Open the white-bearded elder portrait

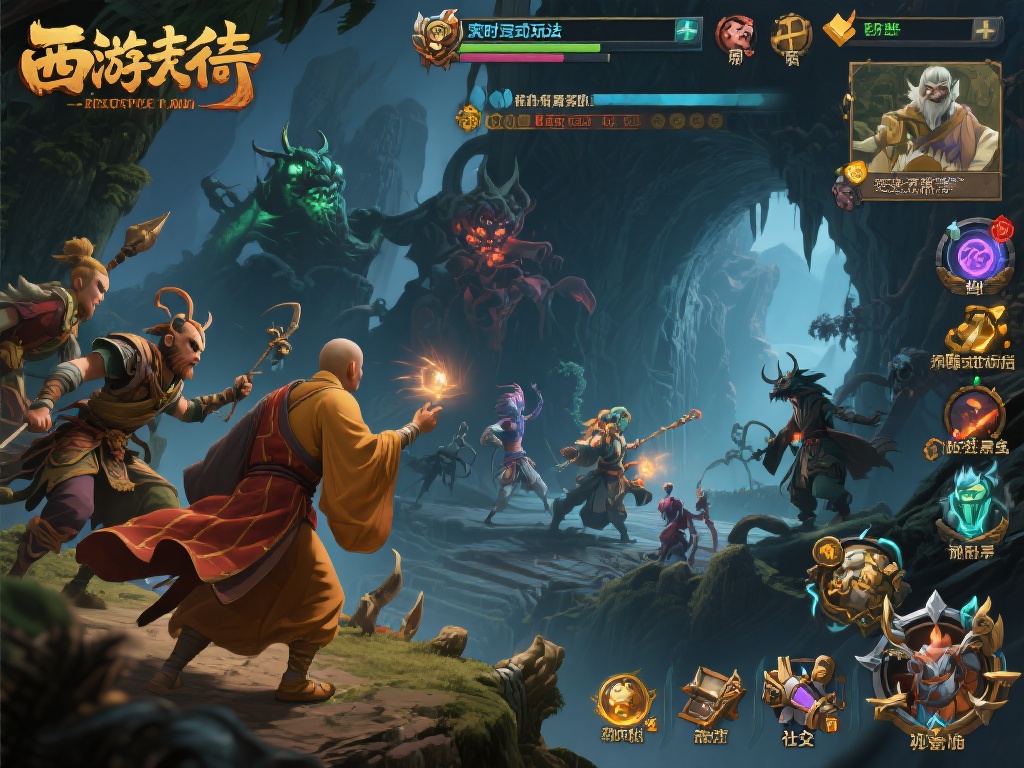click(925, 118)
